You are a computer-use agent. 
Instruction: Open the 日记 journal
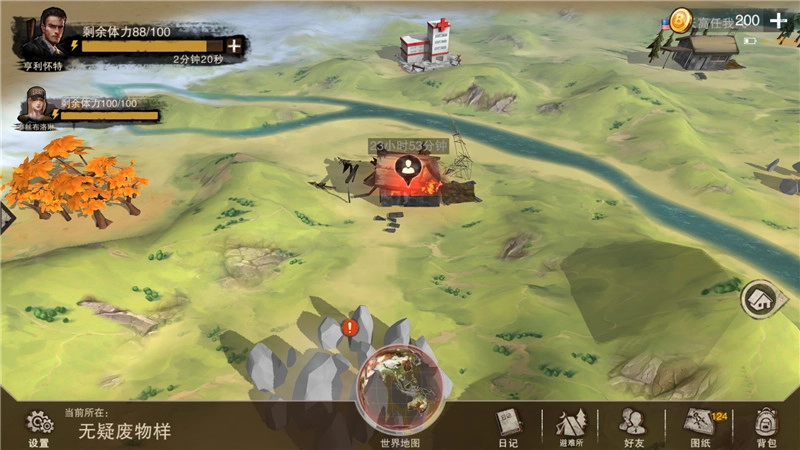click(510, 424)
